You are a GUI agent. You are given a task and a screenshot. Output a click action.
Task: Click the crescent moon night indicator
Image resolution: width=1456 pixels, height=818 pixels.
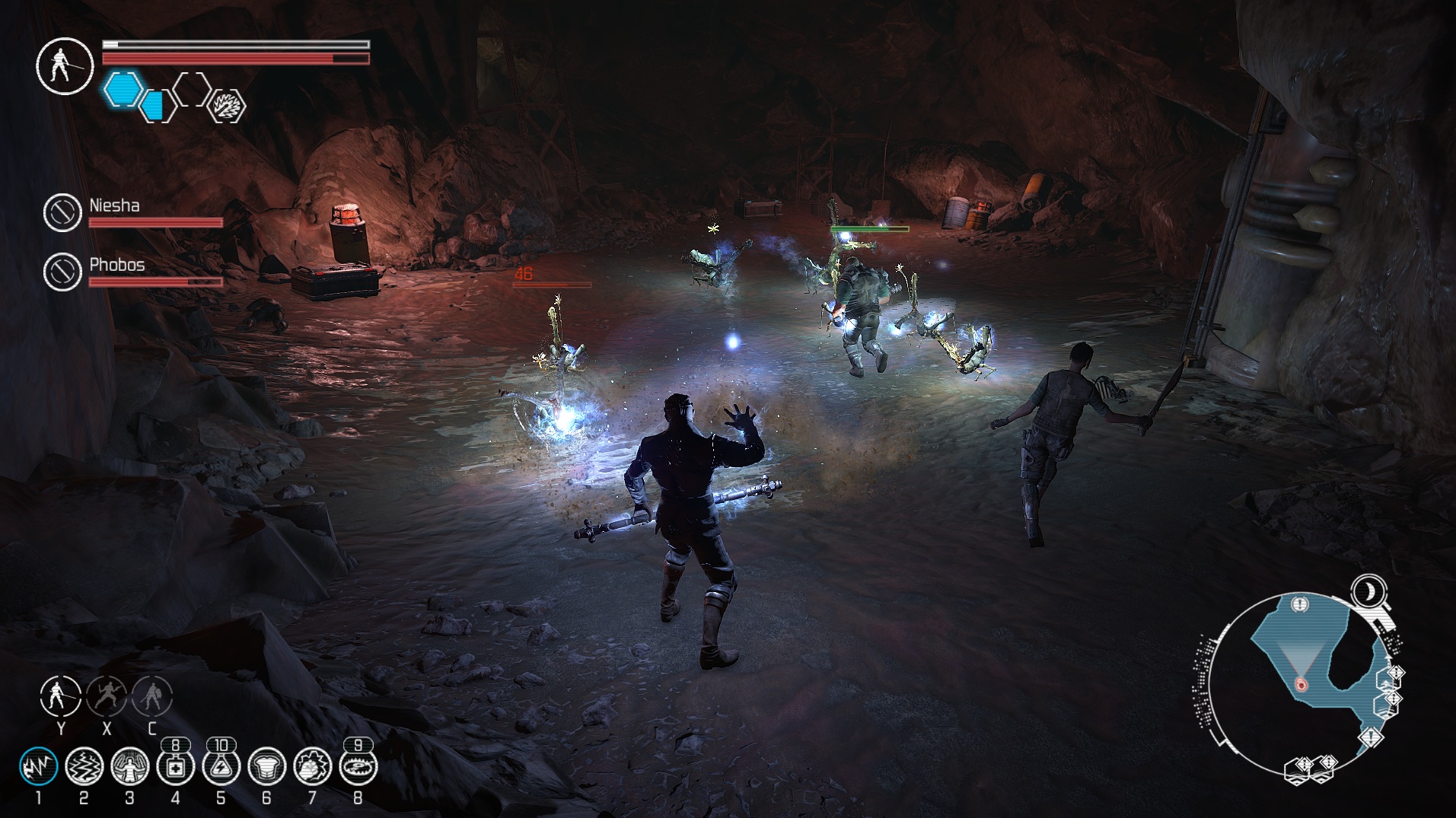[1368, 590]
